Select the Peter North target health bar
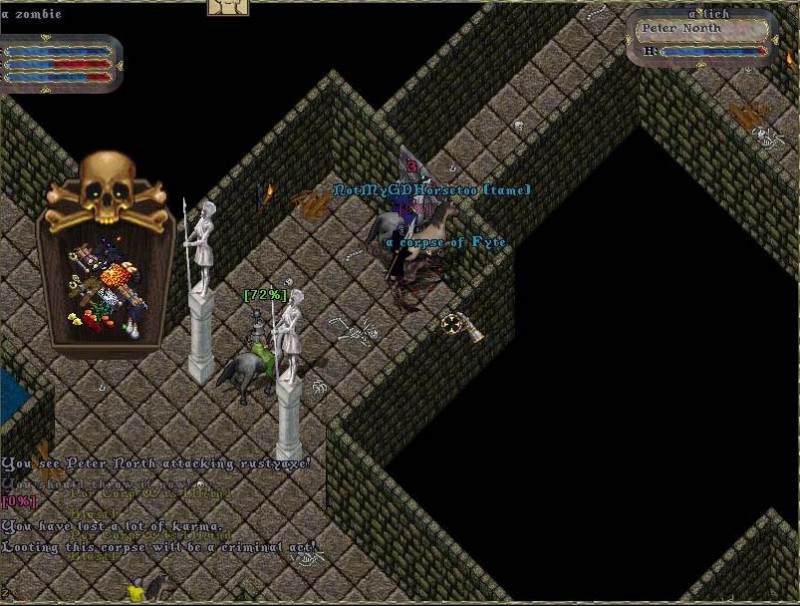This screenshot has height=606, width=800. tap(712, 51)
